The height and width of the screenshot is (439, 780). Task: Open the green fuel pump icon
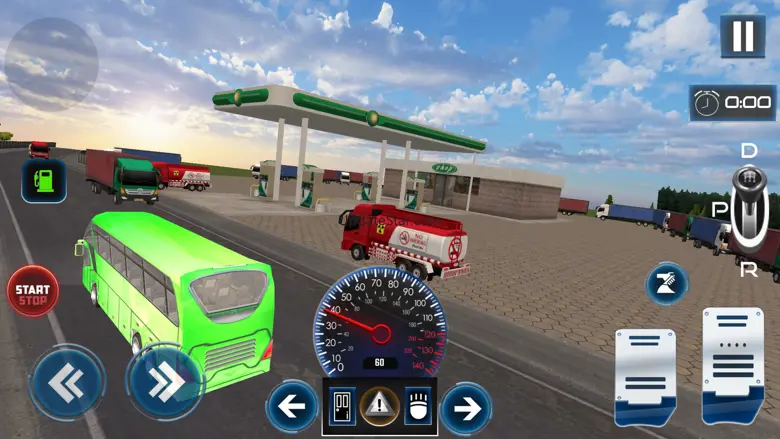click(x=43, y=181)
